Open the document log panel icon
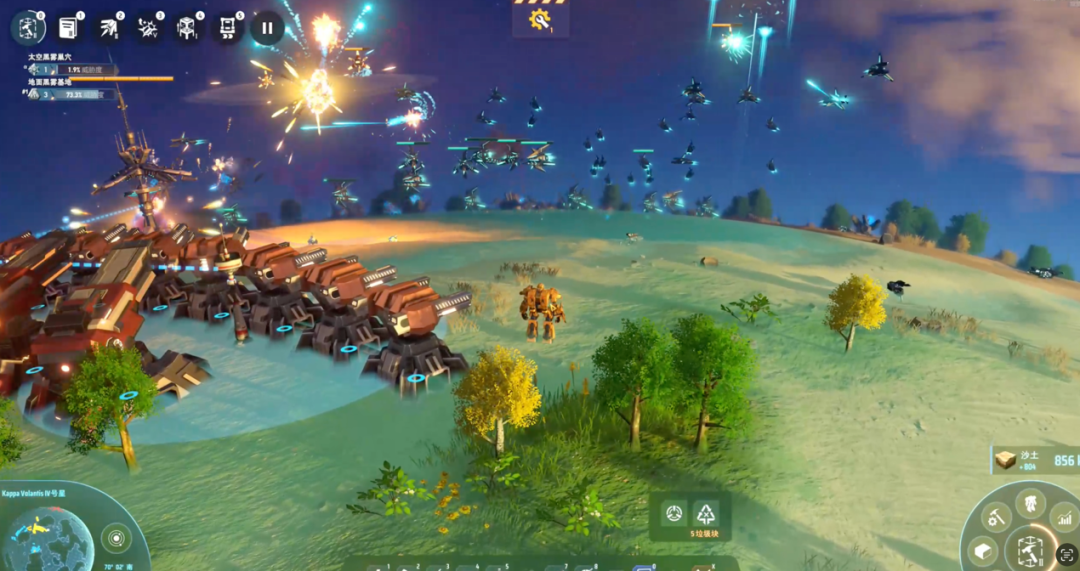The height and width of the screenshot is (571, 1080). coord(69,27)
